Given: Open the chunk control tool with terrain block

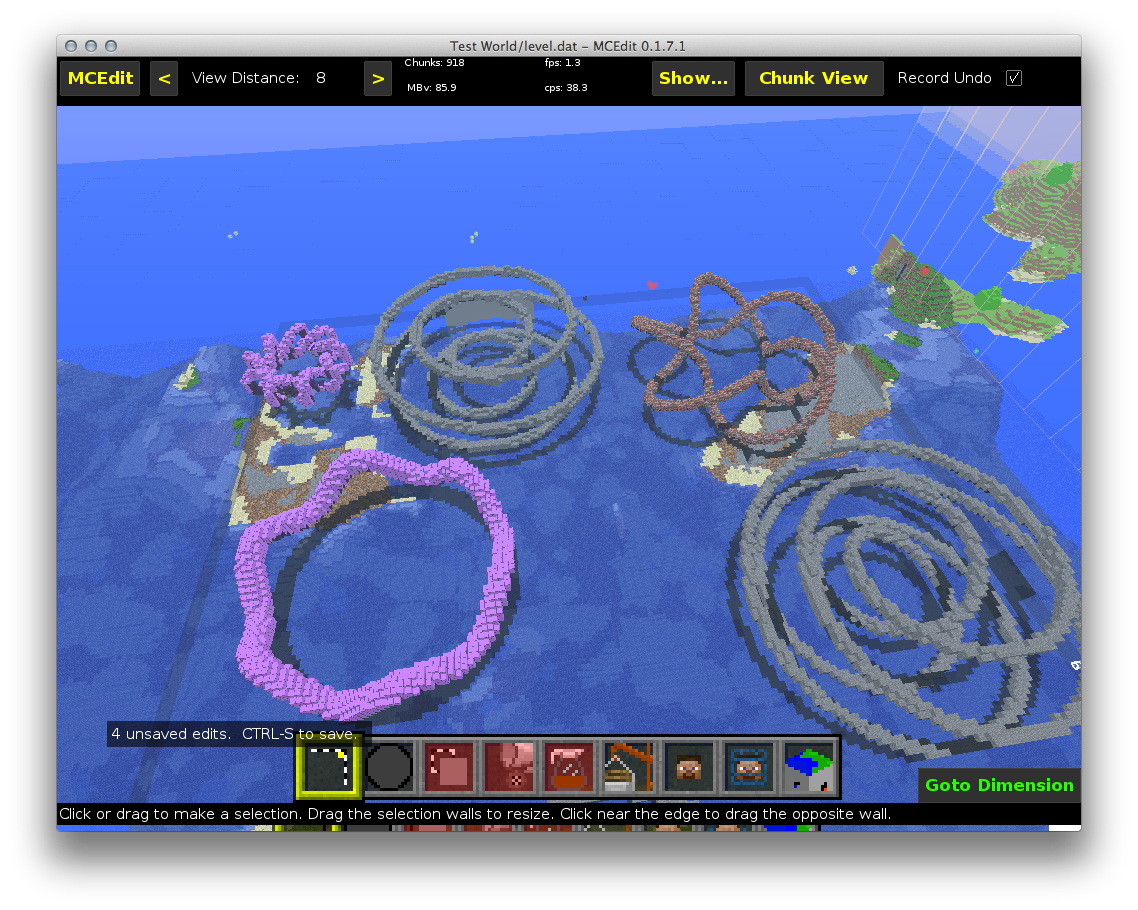Looking at the screenshot, I should (x=809, y=769).
